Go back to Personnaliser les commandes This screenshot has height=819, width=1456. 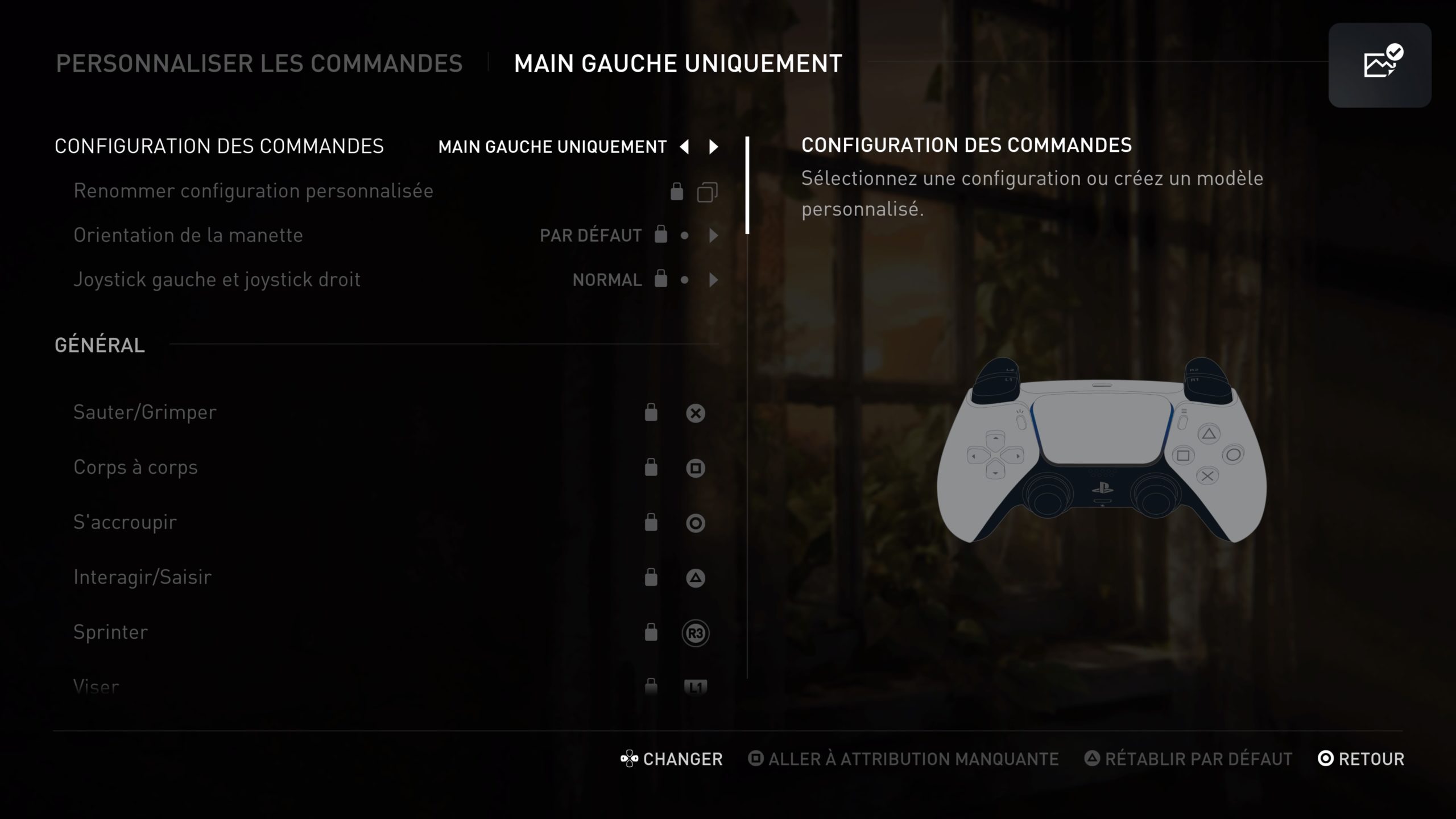(259, 64)
